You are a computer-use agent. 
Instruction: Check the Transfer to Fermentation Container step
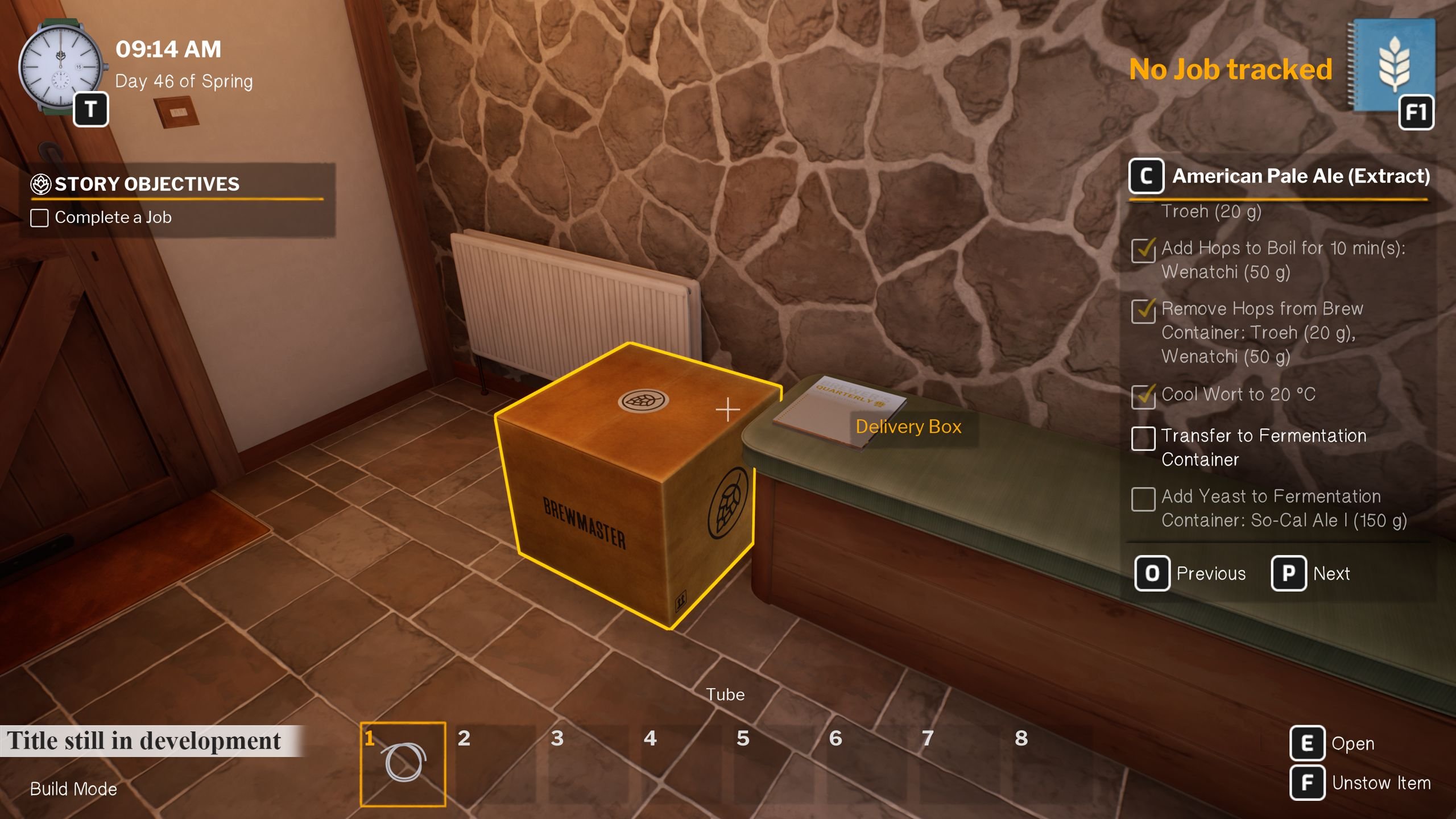click(x=1143, y=439)
